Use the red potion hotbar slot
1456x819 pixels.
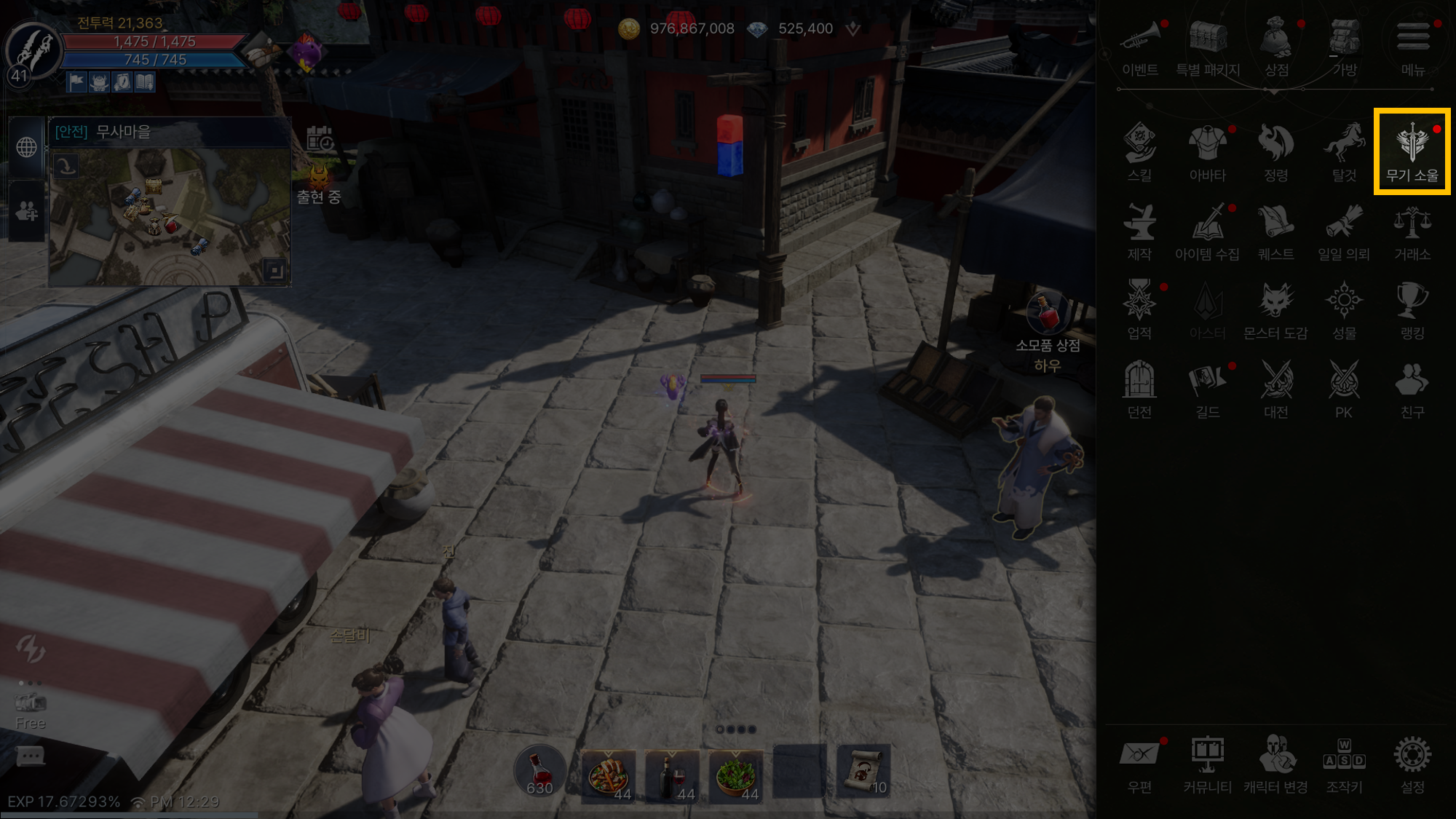(x=539, y=772)
